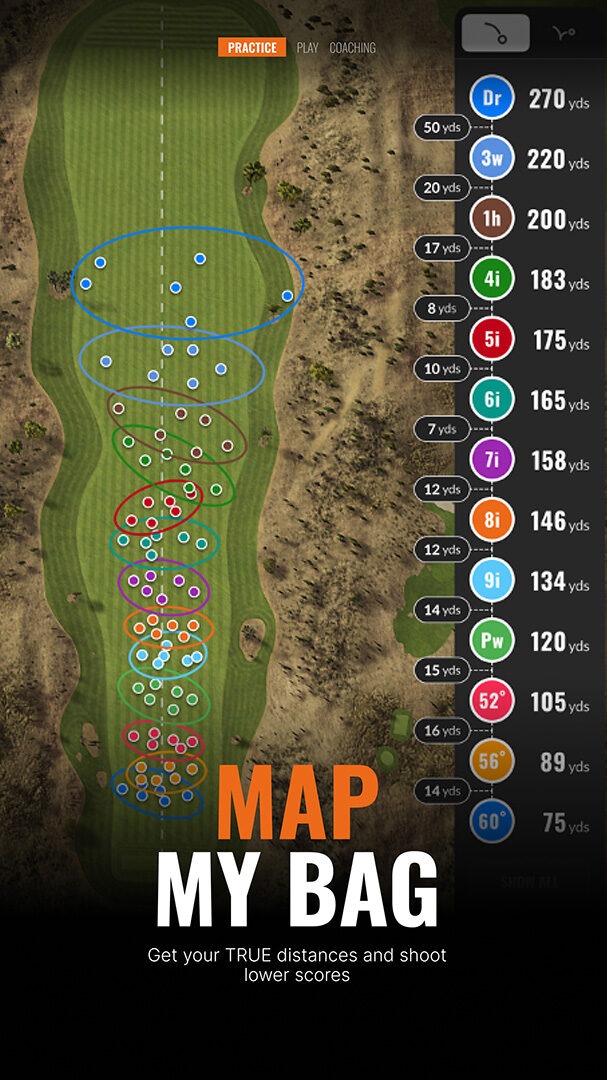Go to the Coaching tab

tap(353, 48)
